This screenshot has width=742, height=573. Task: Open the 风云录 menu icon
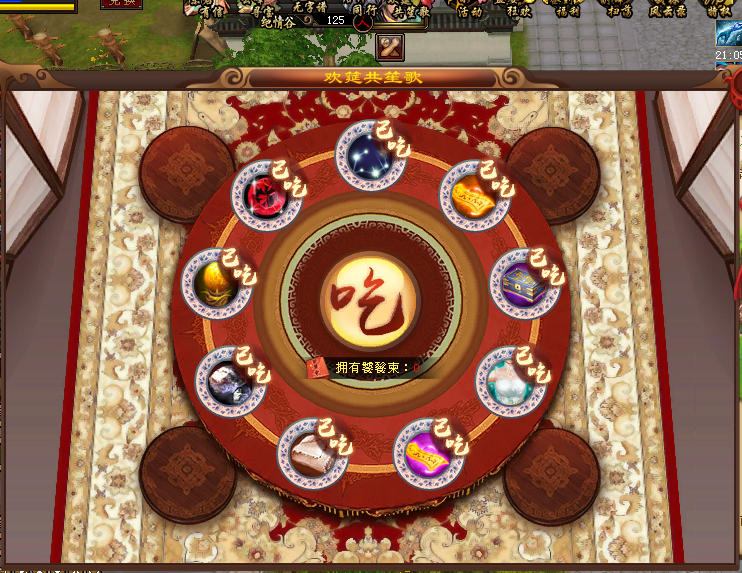pos(667,10)
